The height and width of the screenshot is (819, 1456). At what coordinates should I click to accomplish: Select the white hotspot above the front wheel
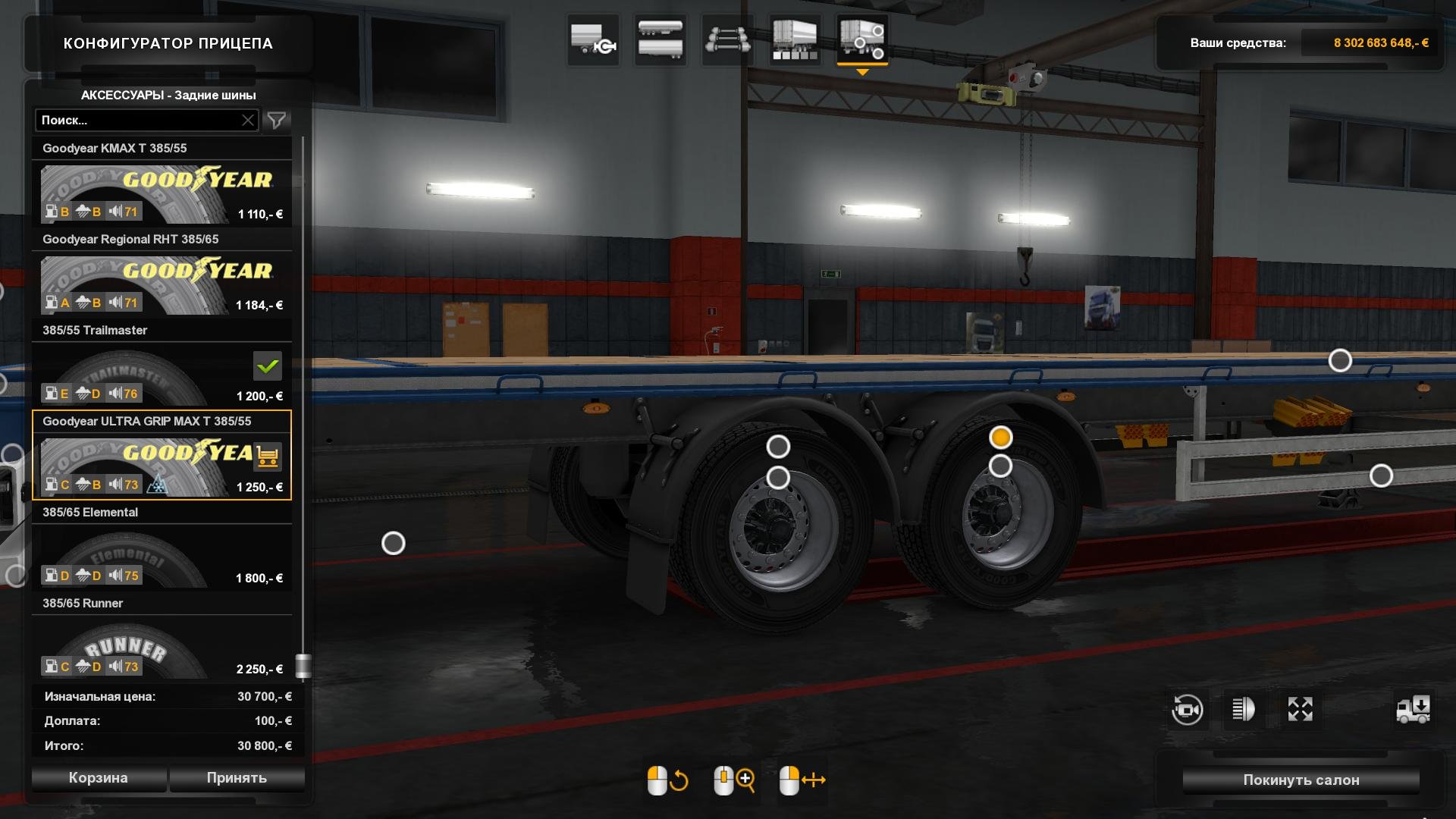coord(777,447)
